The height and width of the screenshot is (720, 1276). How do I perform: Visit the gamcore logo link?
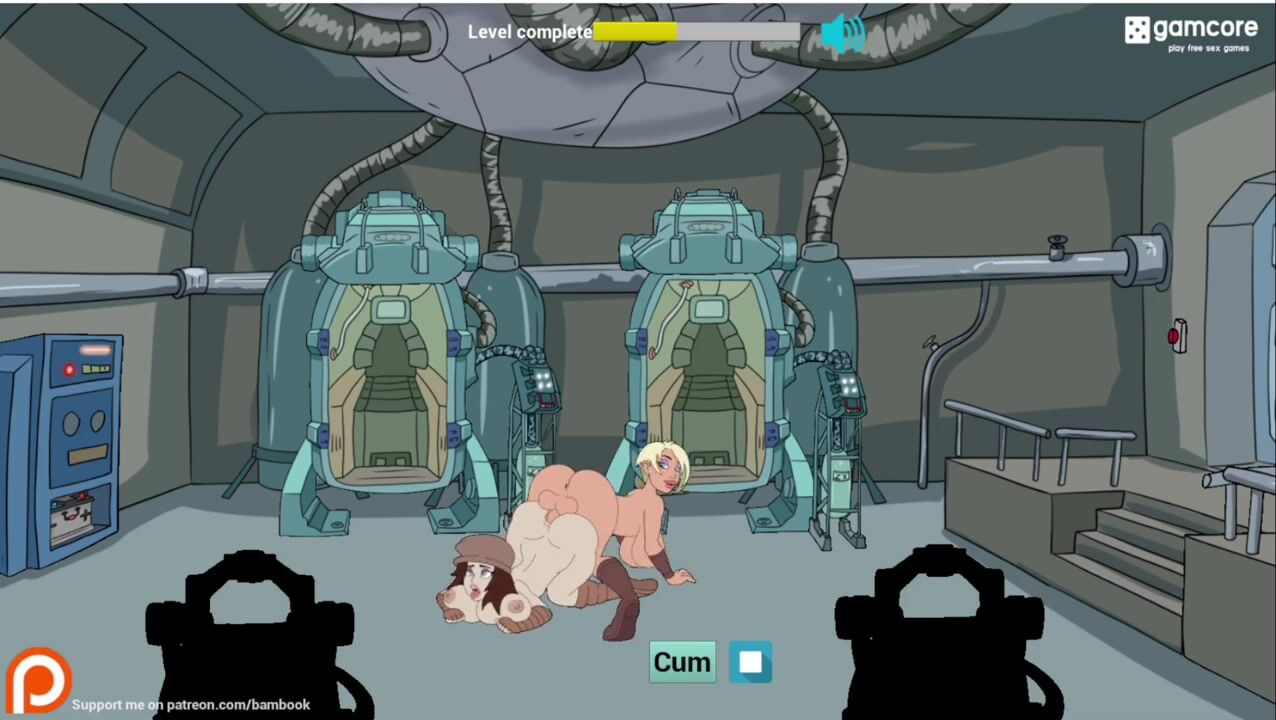click(x=1190, y=33)
